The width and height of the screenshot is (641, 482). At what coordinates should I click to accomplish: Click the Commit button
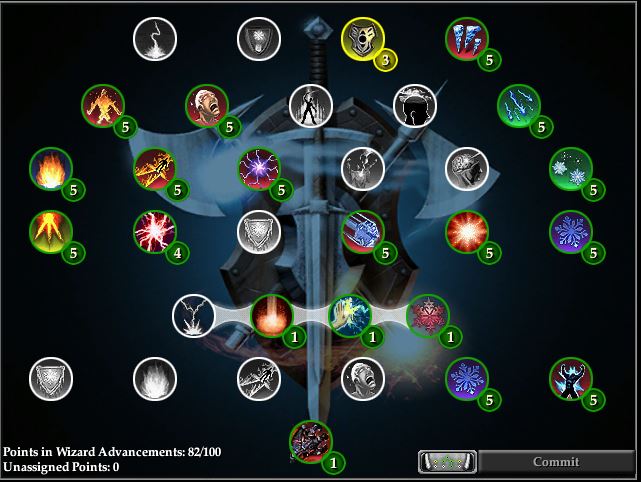point(555,462)
